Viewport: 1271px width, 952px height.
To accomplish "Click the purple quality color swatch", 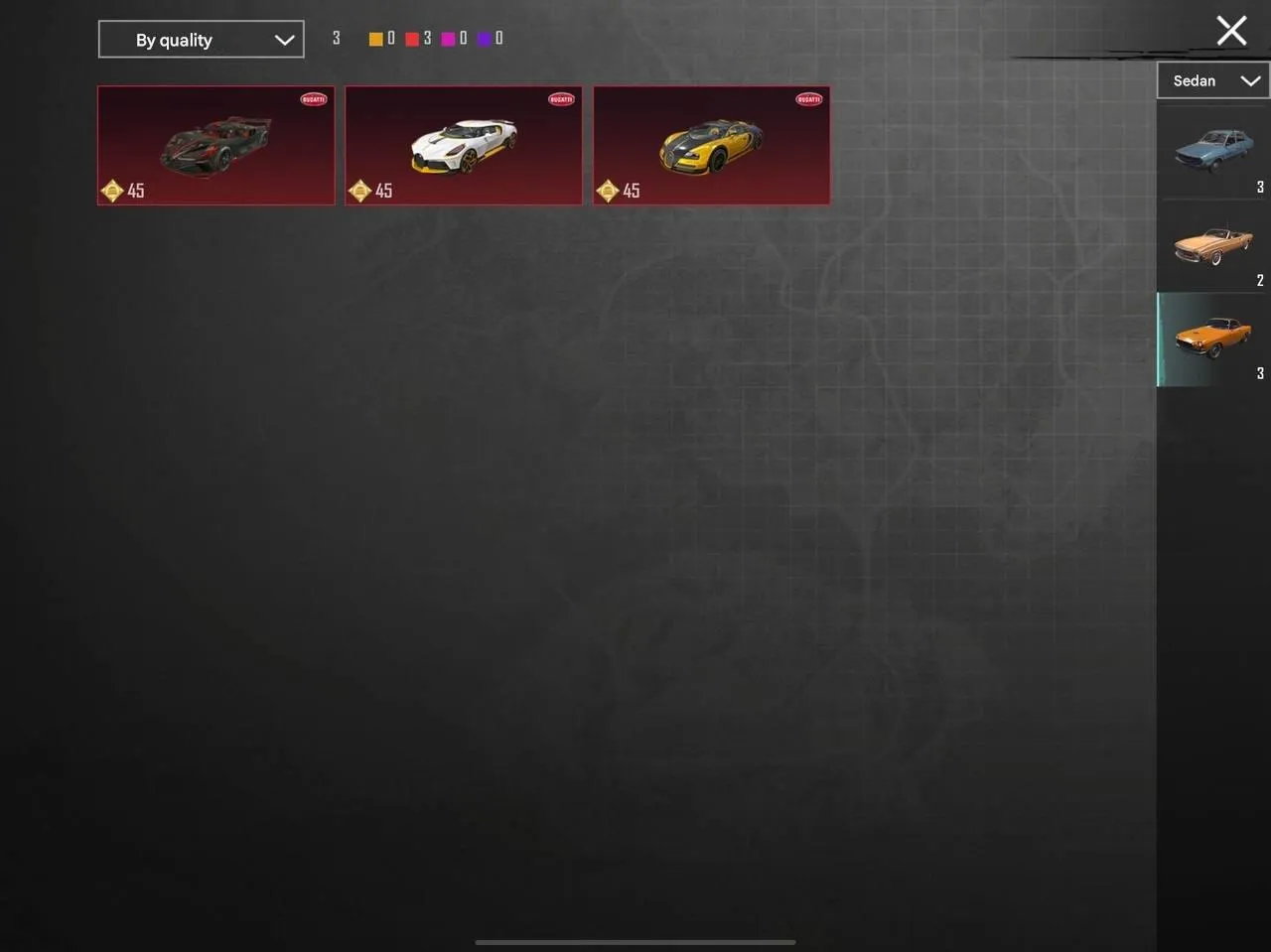I will pyautogui.click(x=486, y=38).
